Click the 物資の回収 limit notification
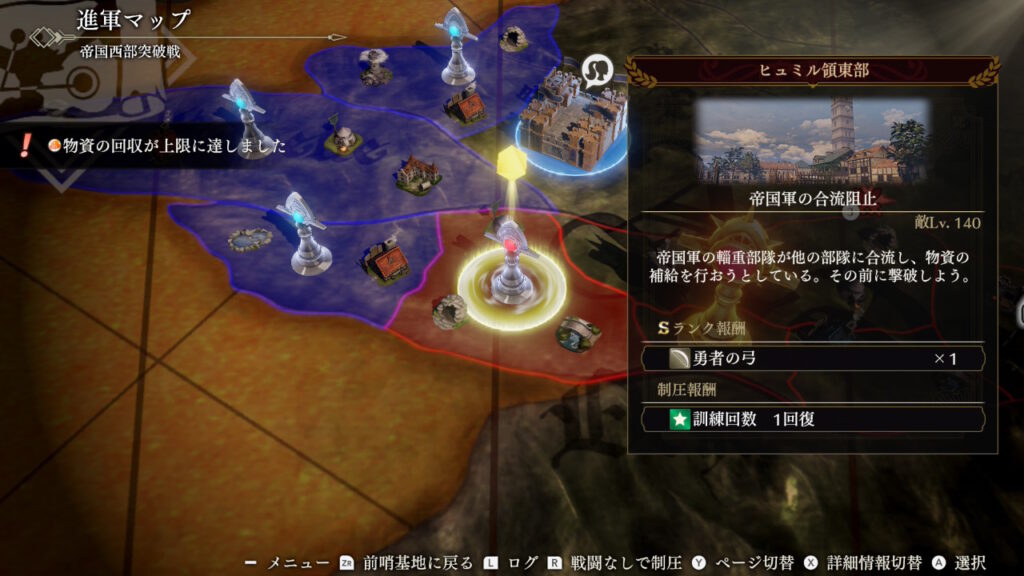This screenshot has height=576, width=1024. 165,146
